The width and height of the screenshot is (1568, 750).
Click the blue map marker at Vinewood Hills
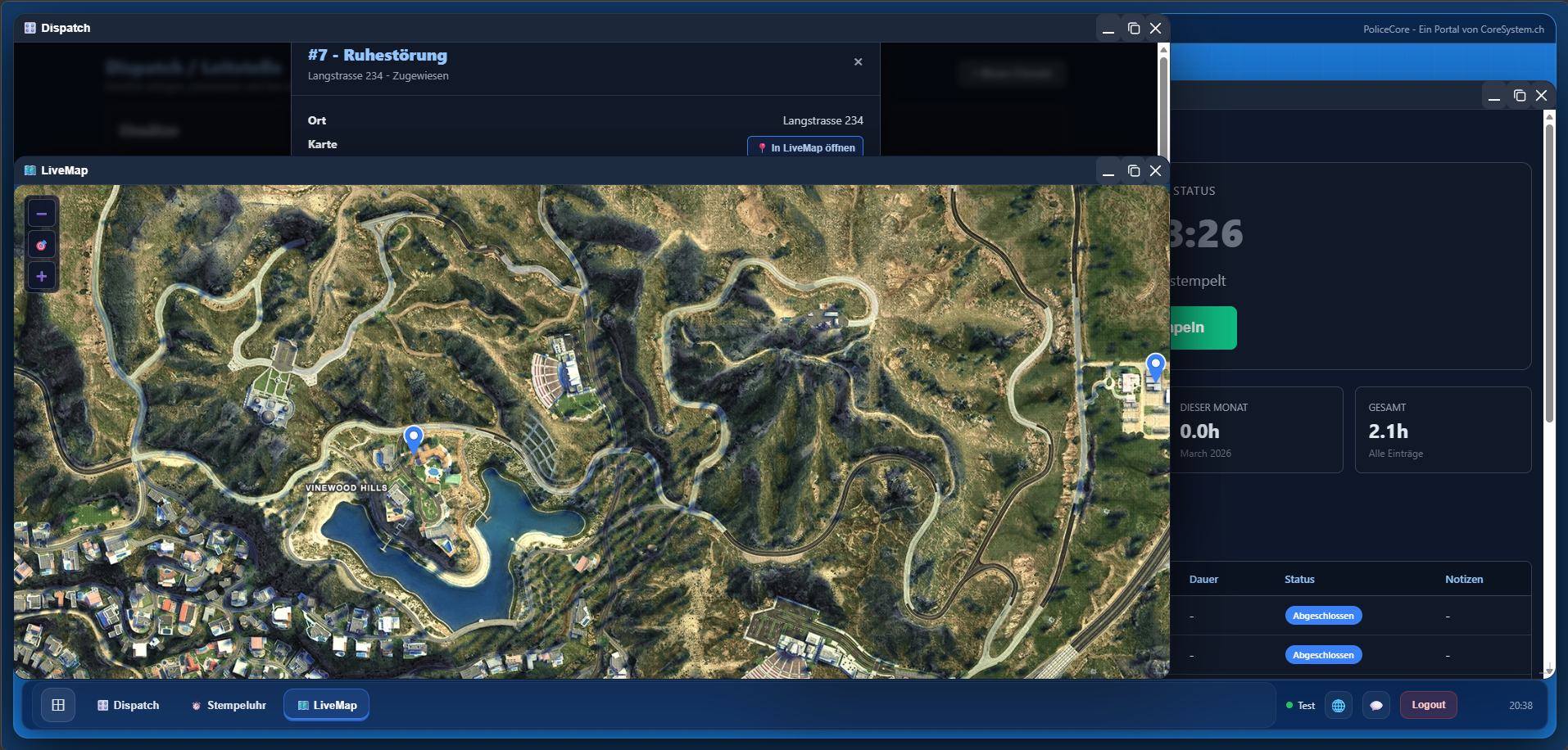tap(413, 438)
